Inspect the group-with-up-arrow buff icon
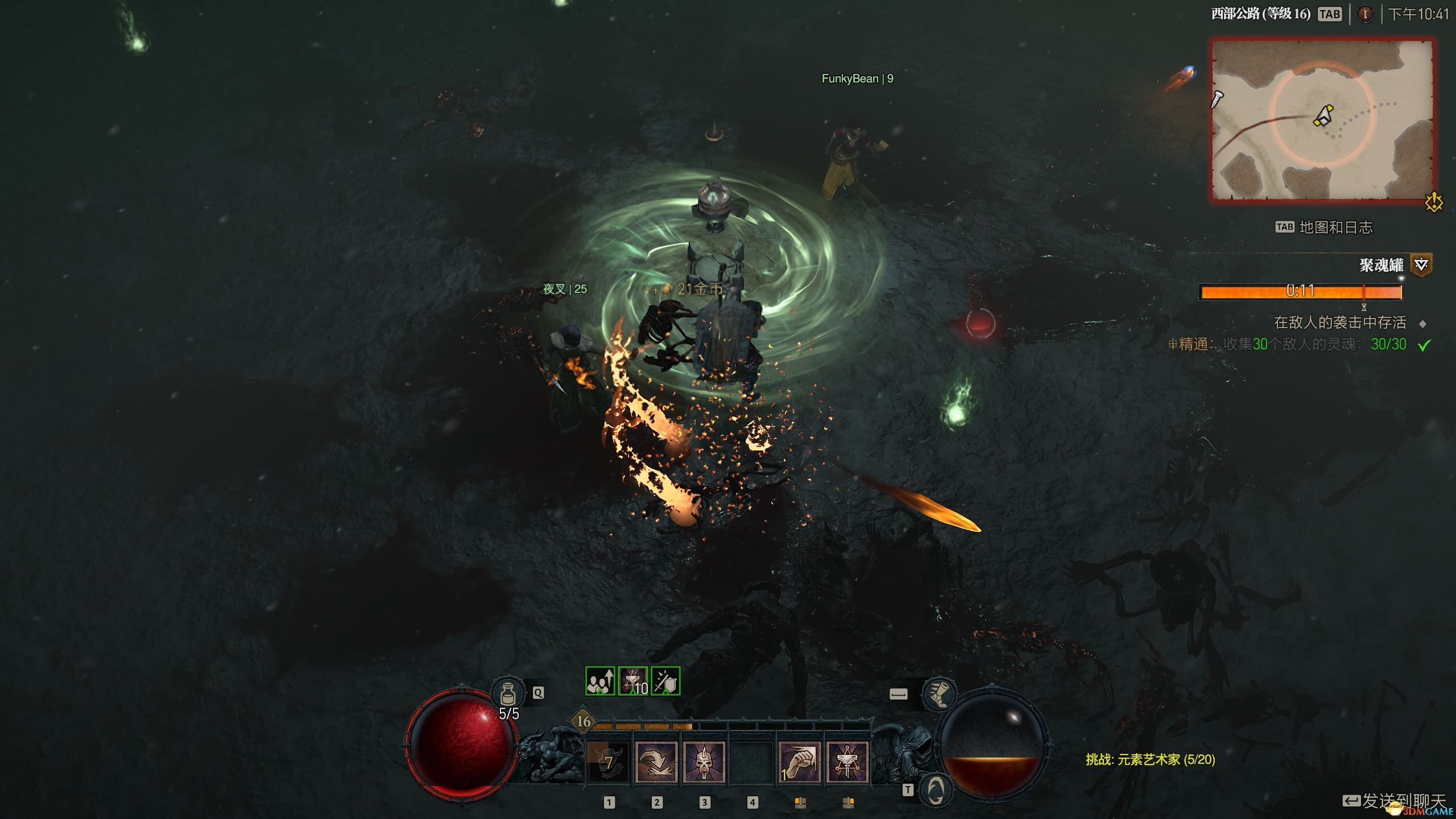This screenshot has height=819, width=1456. tap(600, 681)
